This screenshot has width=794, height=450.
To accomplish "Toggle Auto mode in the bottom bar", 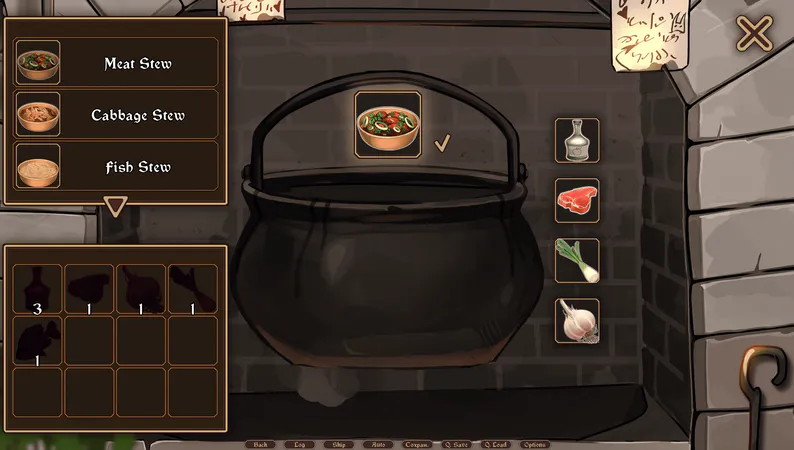I will [x=376, y=444].
